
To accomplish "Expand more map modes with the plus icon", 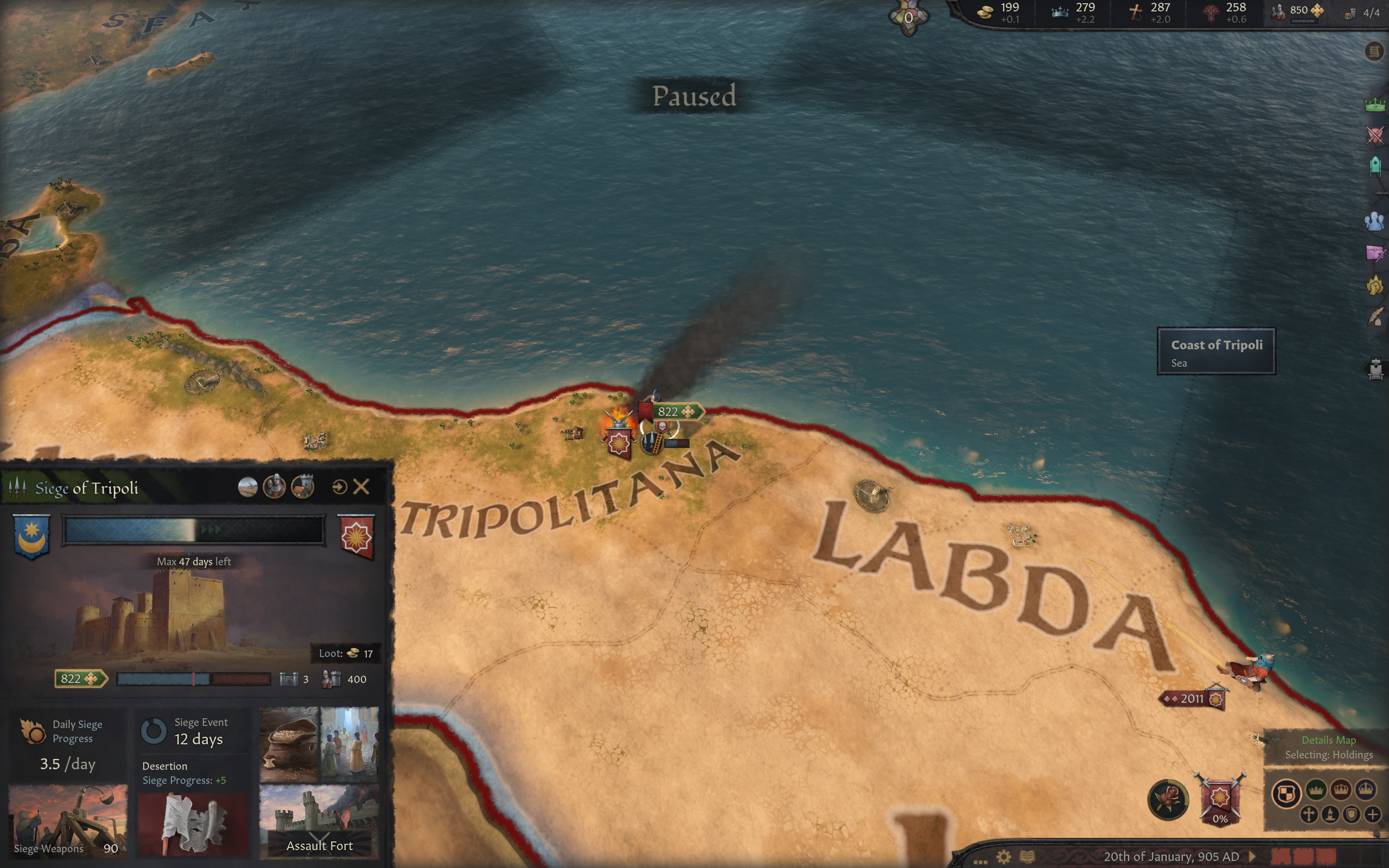I will 1372,814.
